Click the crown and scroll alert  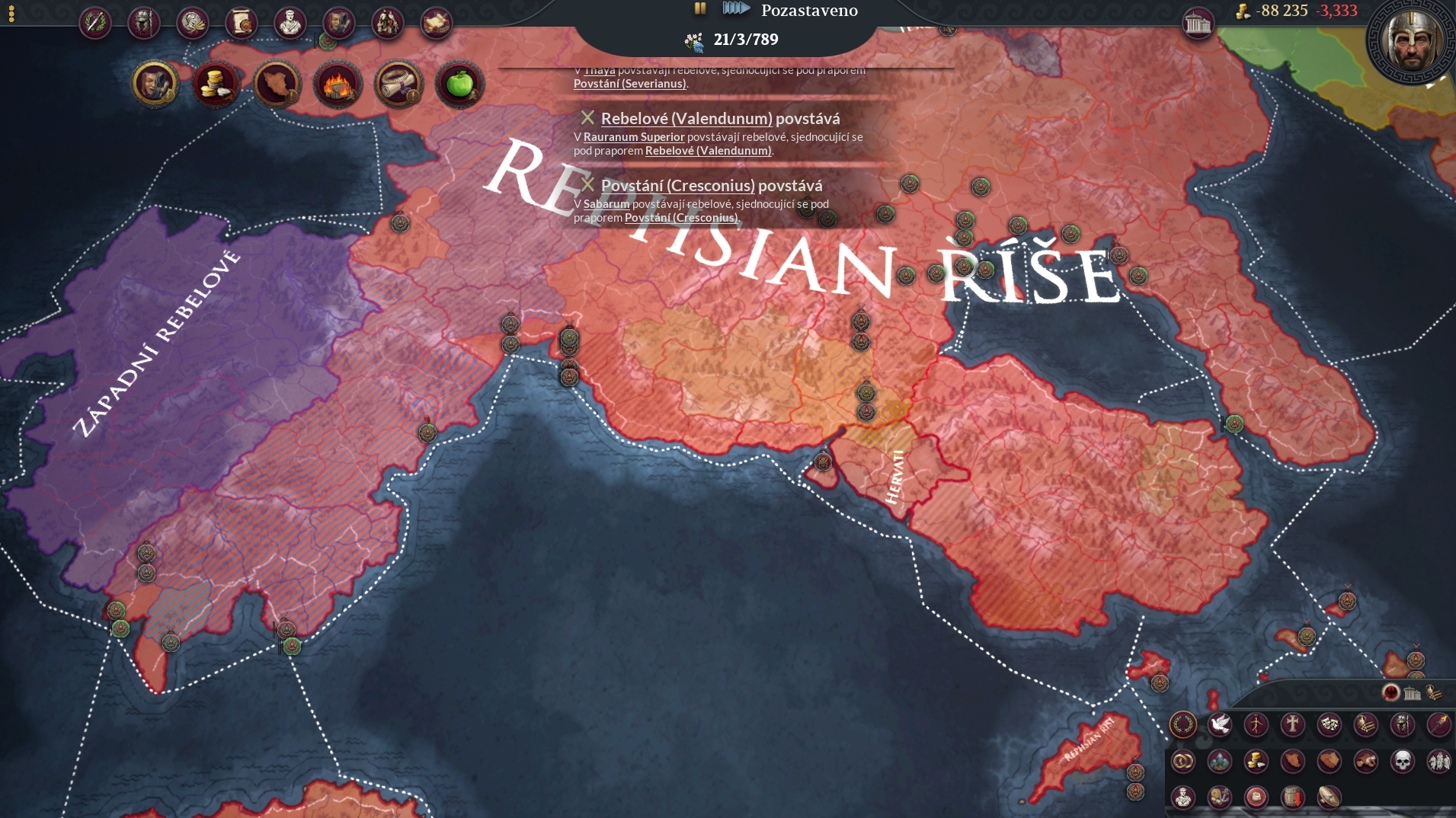(398, 84)
